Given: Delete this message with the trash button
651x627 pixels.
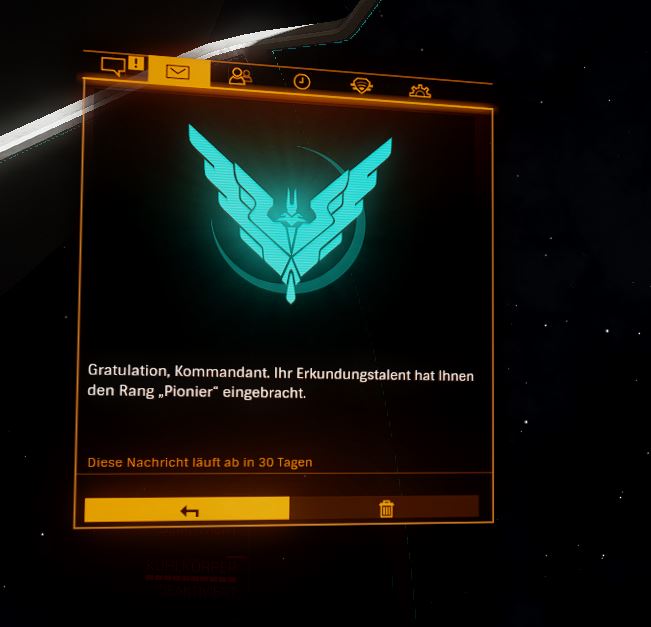Looking at the screenshot, I should tap(386, 509).
